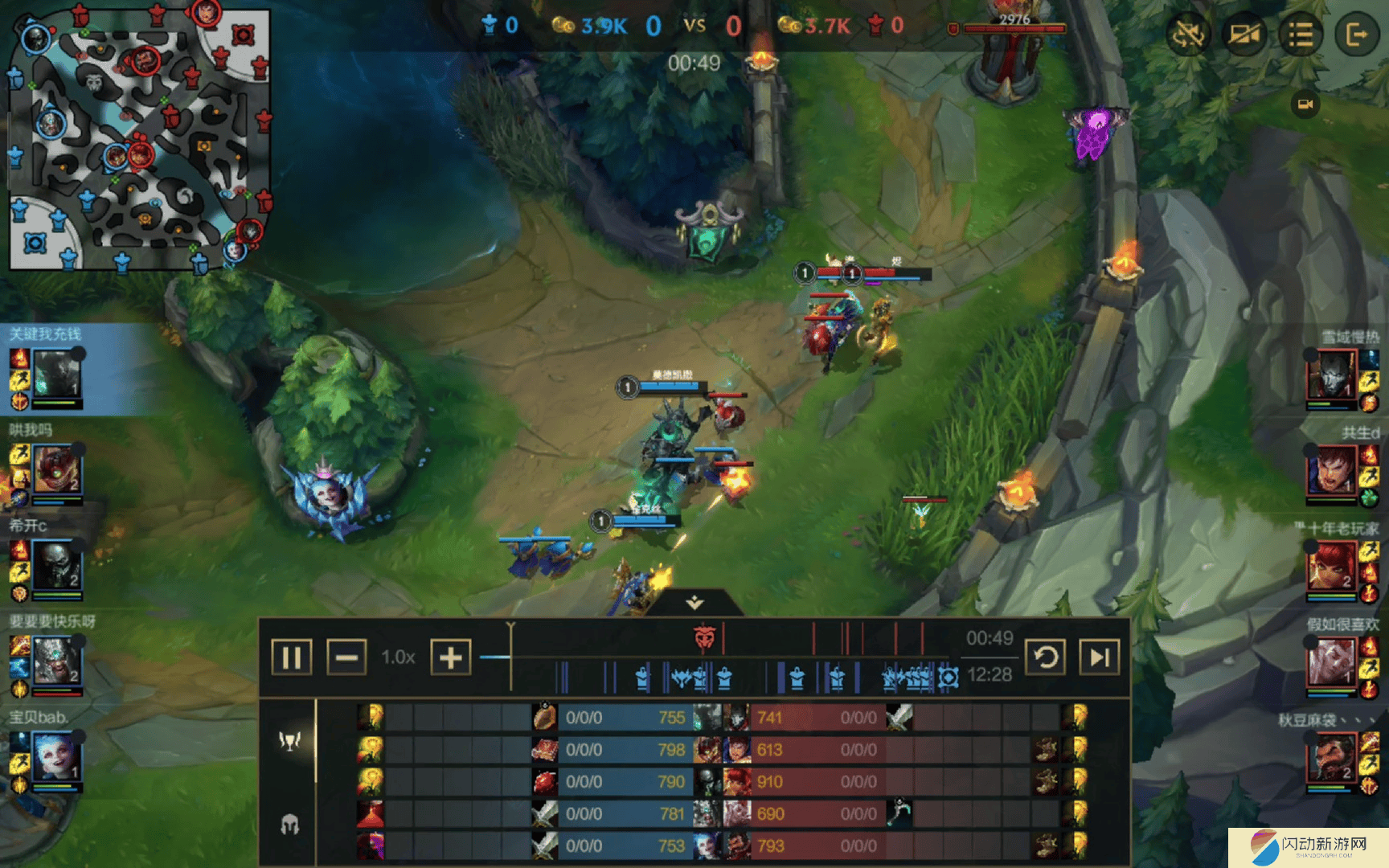The image size is (1389, 868).
Task: Switch to the helmet tab
Action: point(289,824)
